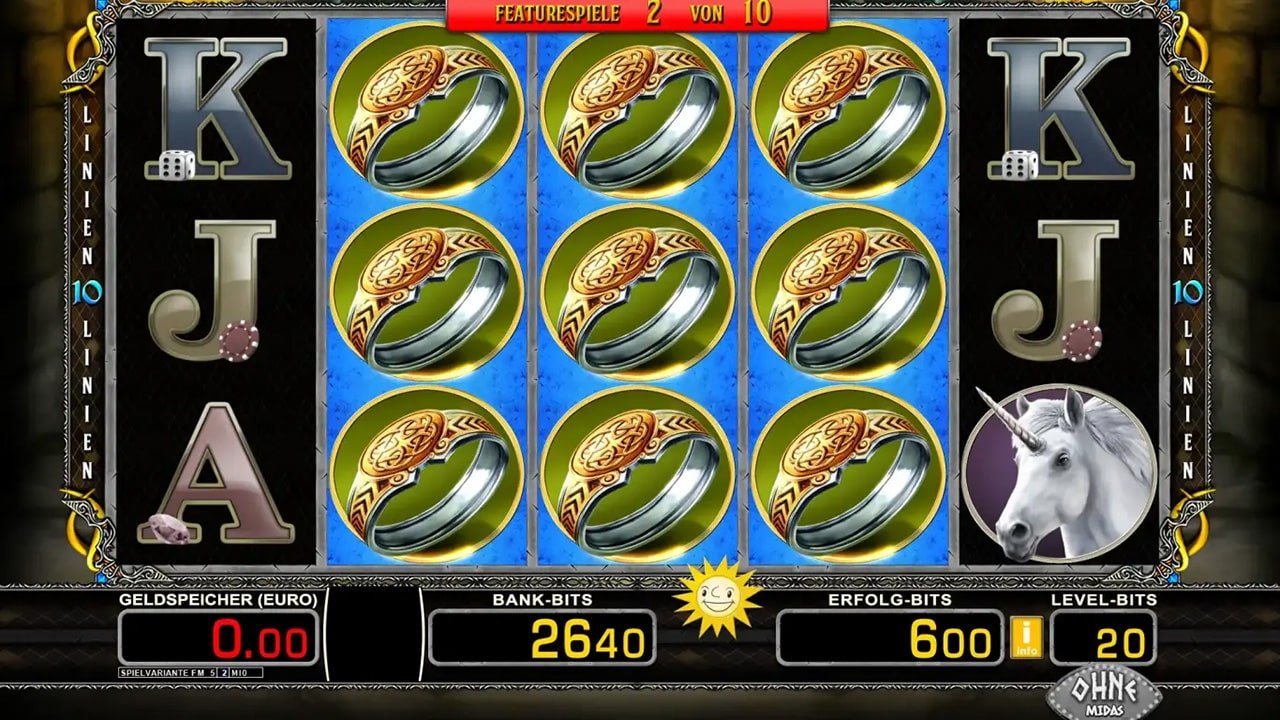Viewport: 1280px width, 720px height.
Task: Click the Erfolg-Bits display showing 600
Action: tap(890, 637)
